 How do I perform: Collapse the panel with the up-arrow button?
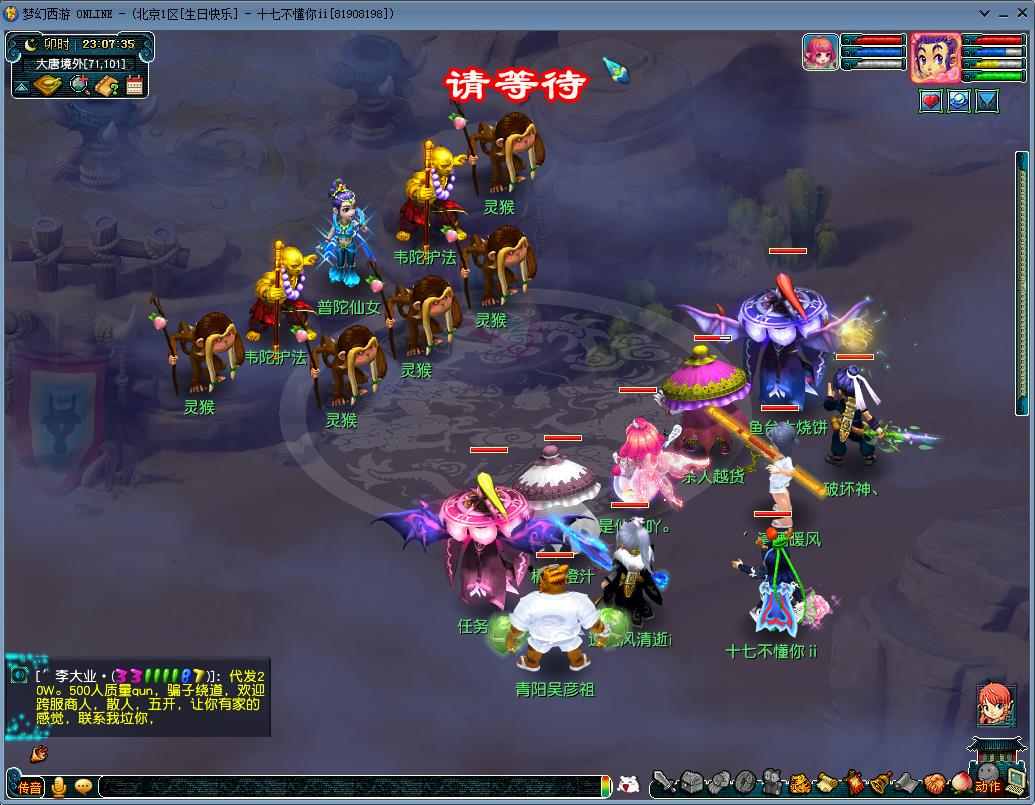pos(21,86)
